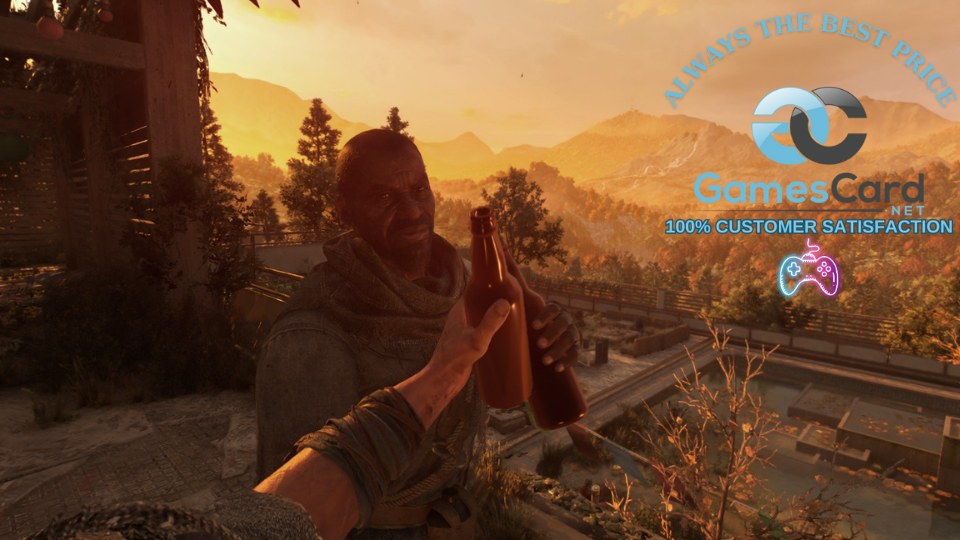Click the GamesCard.net logo
Viewport: 960px width, 540px height.
coord(809,150)
